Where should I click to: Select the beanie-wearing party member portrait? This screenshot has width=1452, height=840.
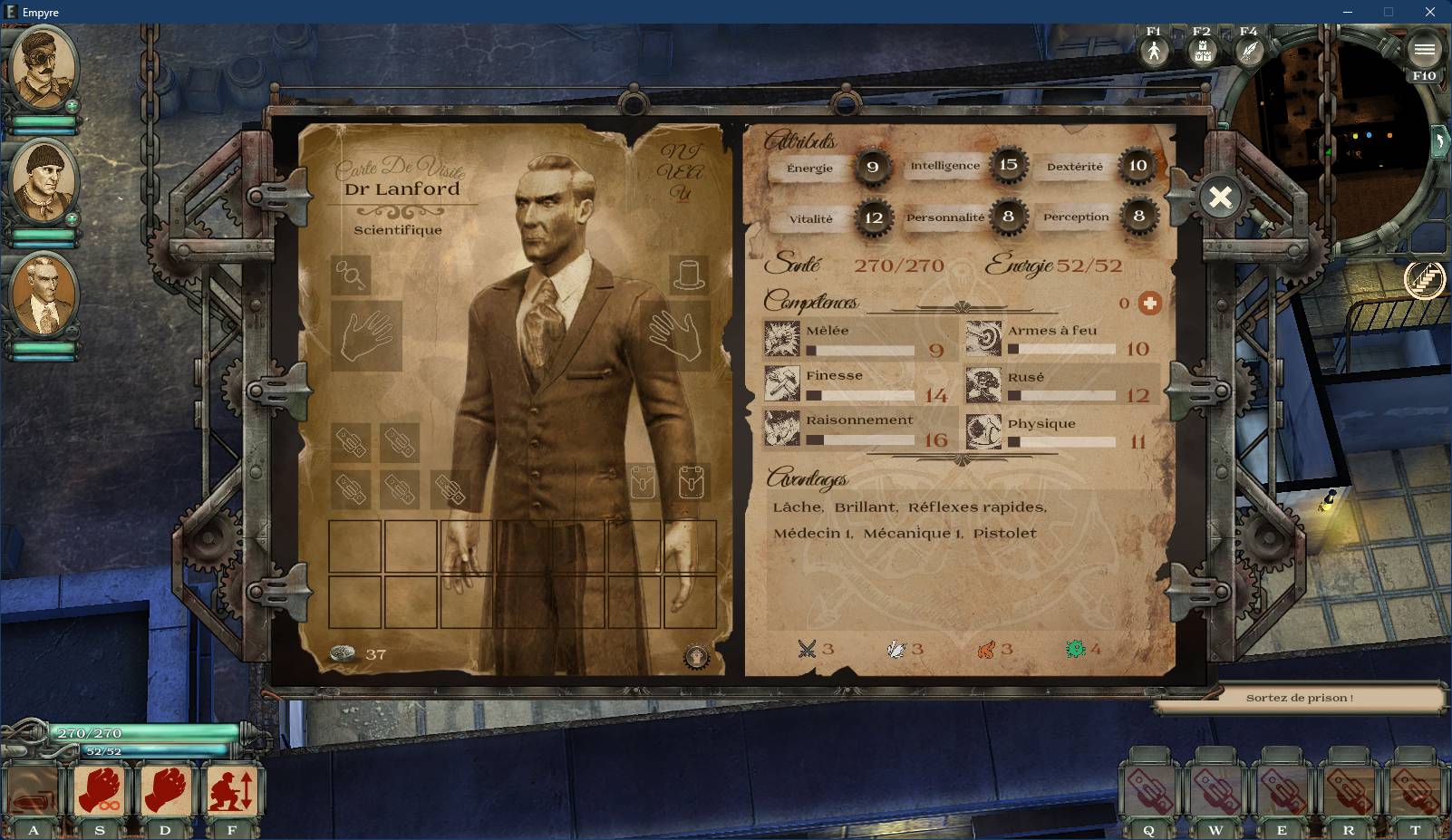(x=44, y=181)
